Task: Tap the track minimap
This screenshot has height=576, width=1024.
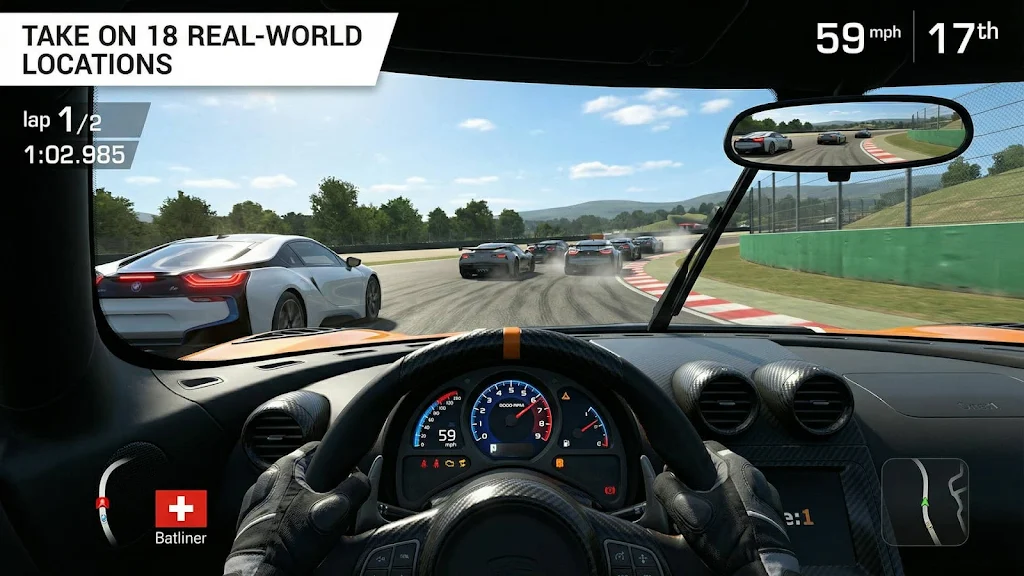Action: point(924,501)
